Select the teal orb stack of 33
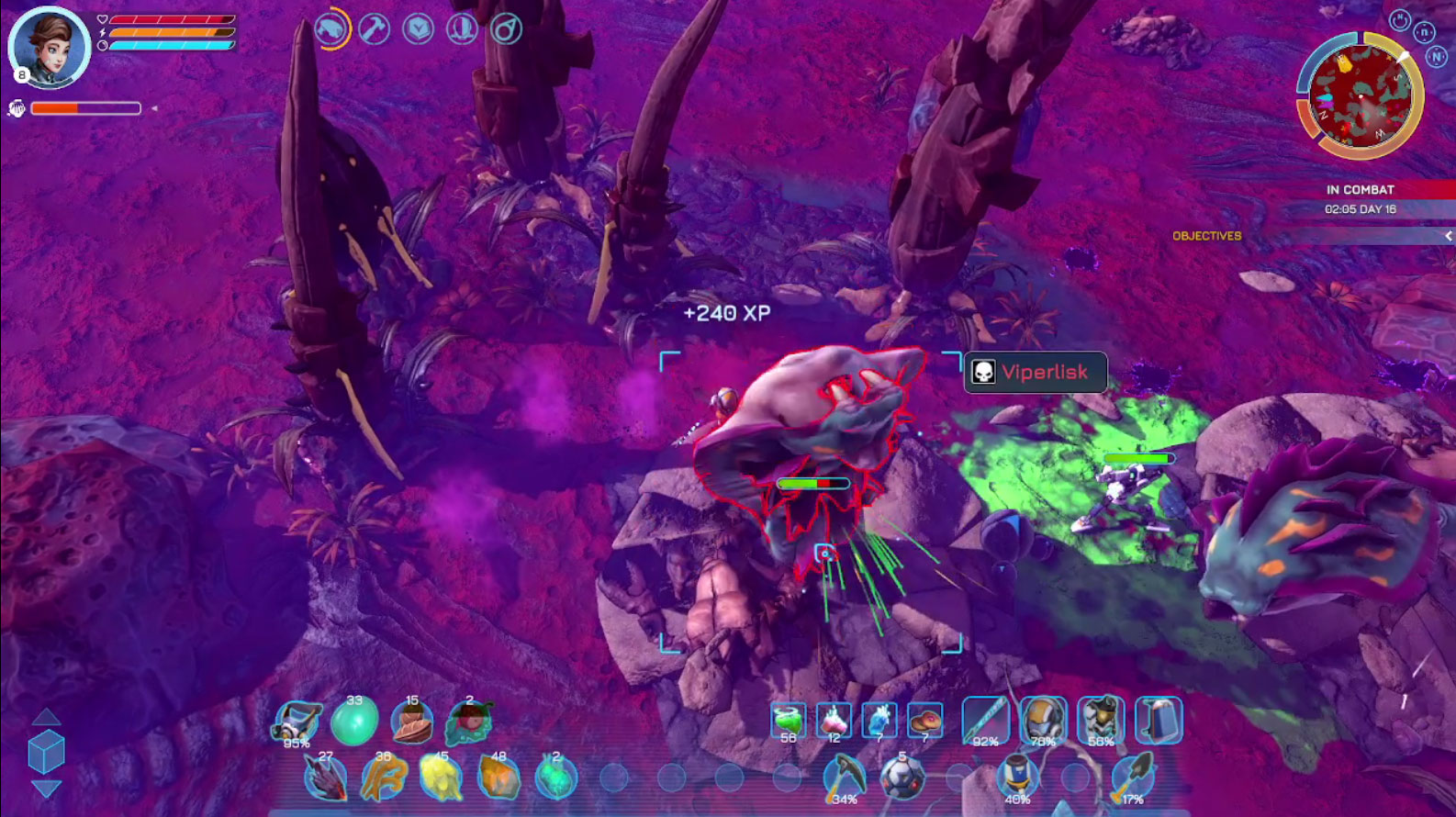Viewport: 1456px width, 817px height. coord(353,722)
